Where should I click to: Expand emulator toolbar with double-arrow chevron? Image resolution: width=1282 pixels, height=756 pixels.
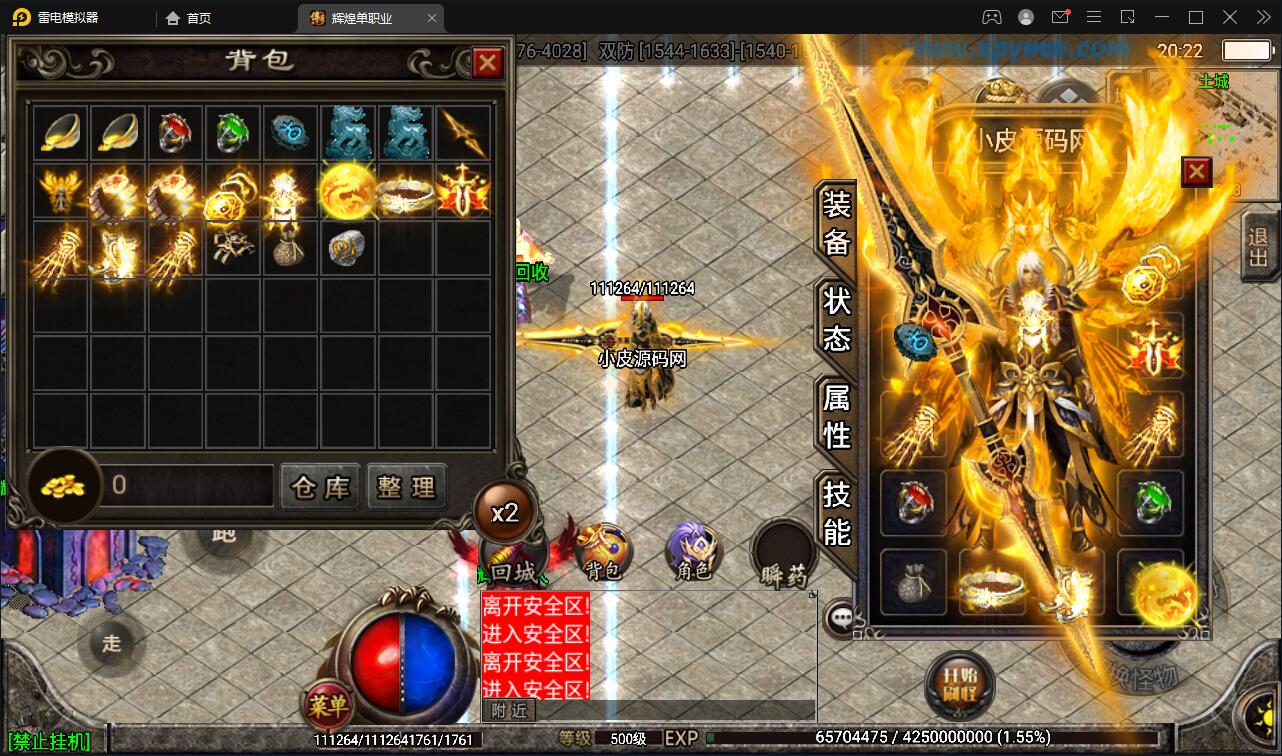click(x=1262, y=17)
